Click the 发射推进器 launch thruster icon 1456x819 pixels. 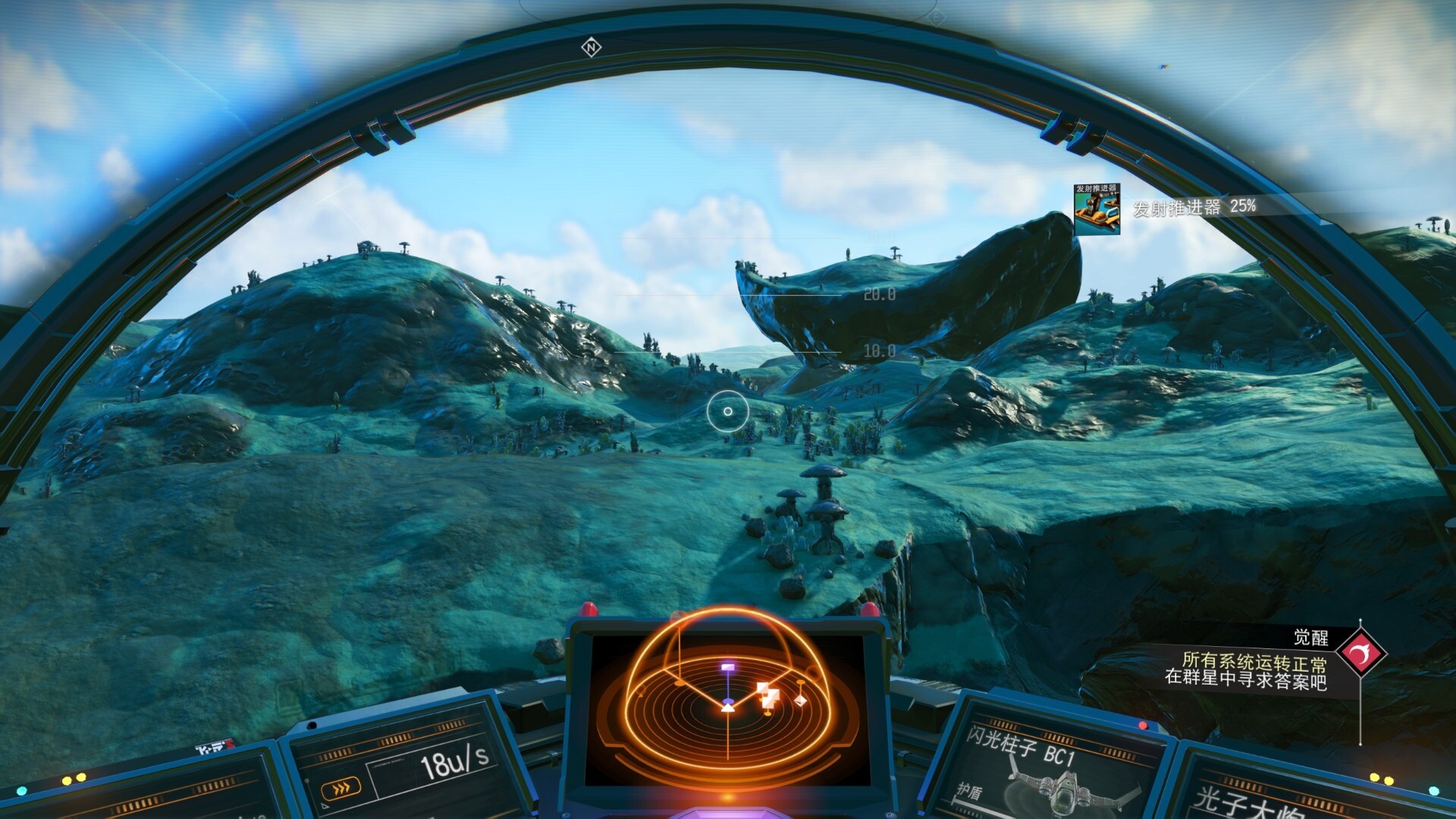(1097, 209)
